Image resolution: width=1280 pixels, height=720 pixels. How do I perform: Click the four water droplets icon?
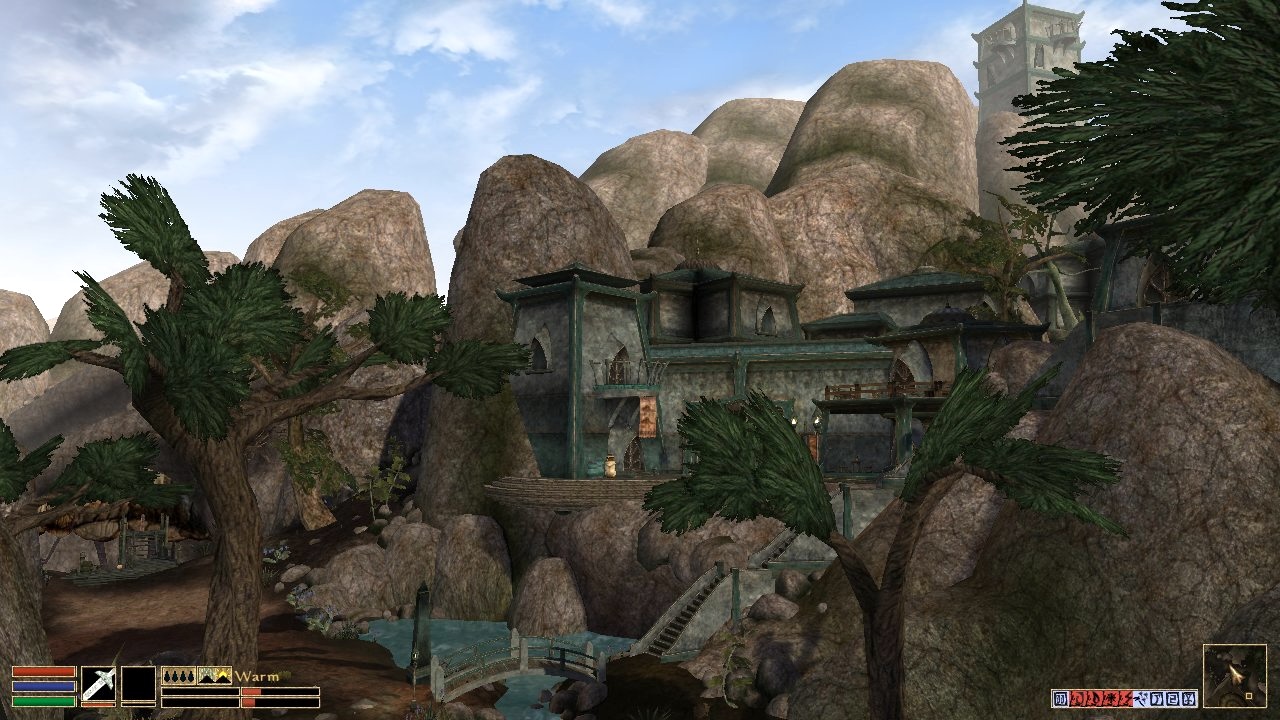pyautogui.click(x=178, y=676)
